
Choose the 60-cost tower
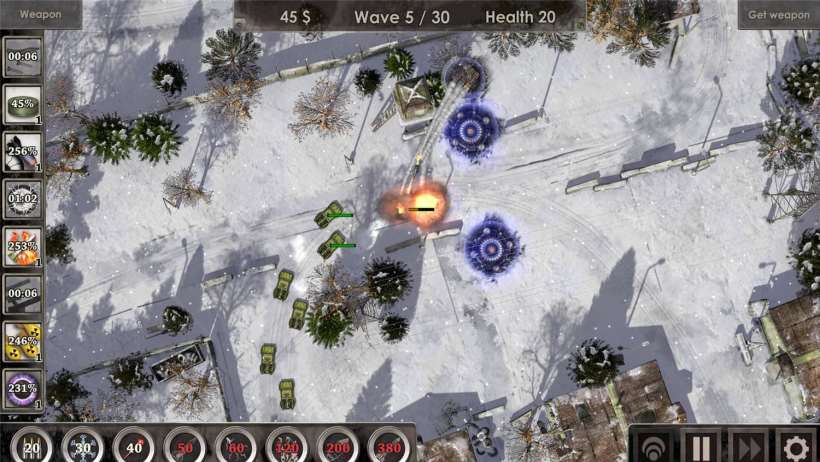point(236,446)
